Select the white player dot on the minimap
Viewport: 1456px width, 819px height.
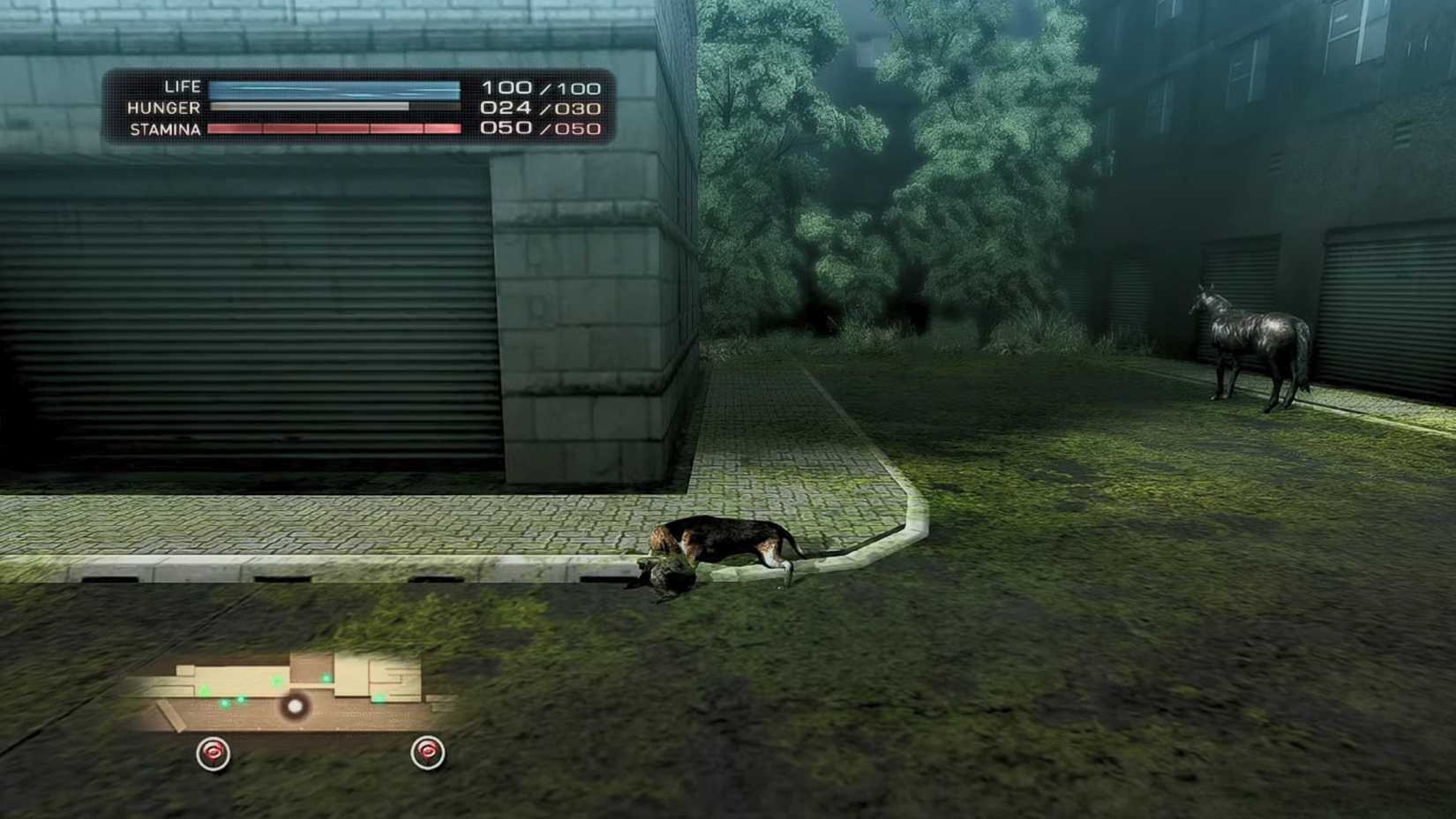(295, 707)
